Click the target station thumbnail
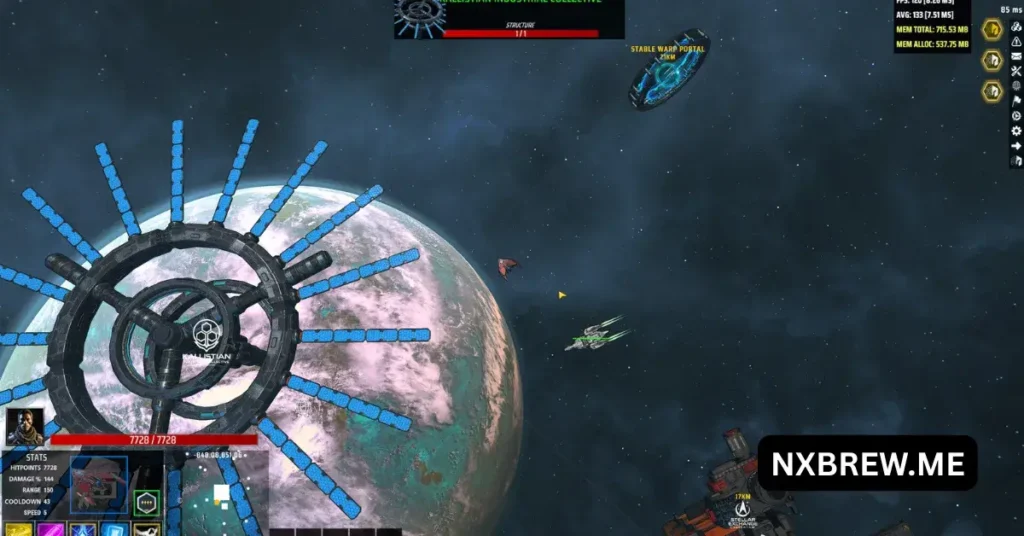This screenshot has width=1024, height=536. coord(420,15)
